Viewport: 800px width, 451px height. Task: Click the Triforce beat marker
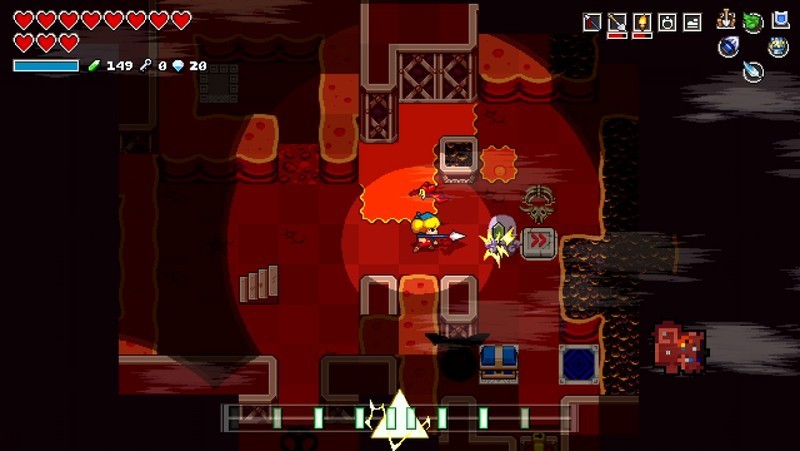point(399,415)
